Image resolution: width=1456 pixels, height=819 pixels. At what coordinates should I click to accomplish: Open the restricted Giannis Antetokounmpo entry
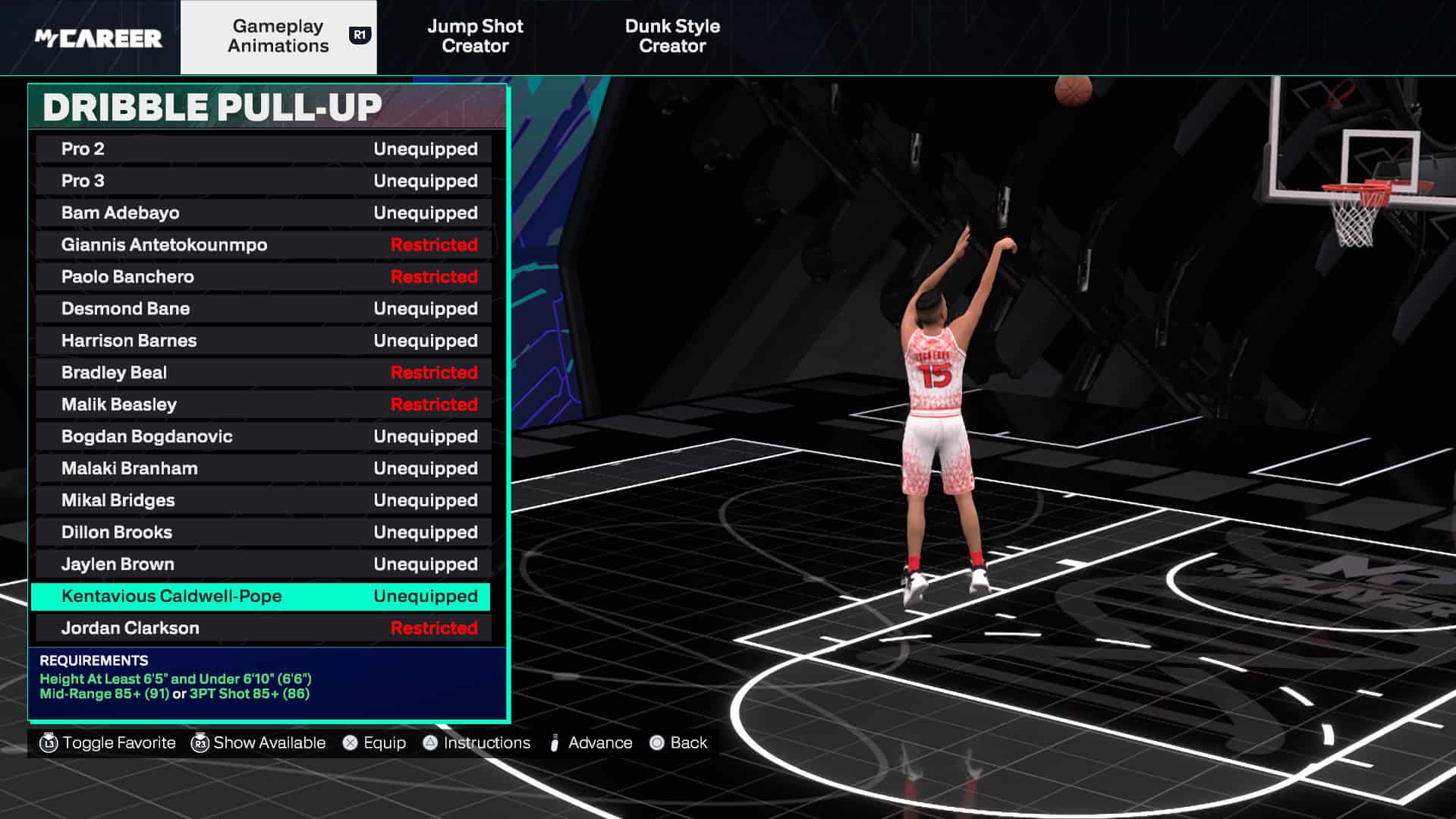coord(262,244)
